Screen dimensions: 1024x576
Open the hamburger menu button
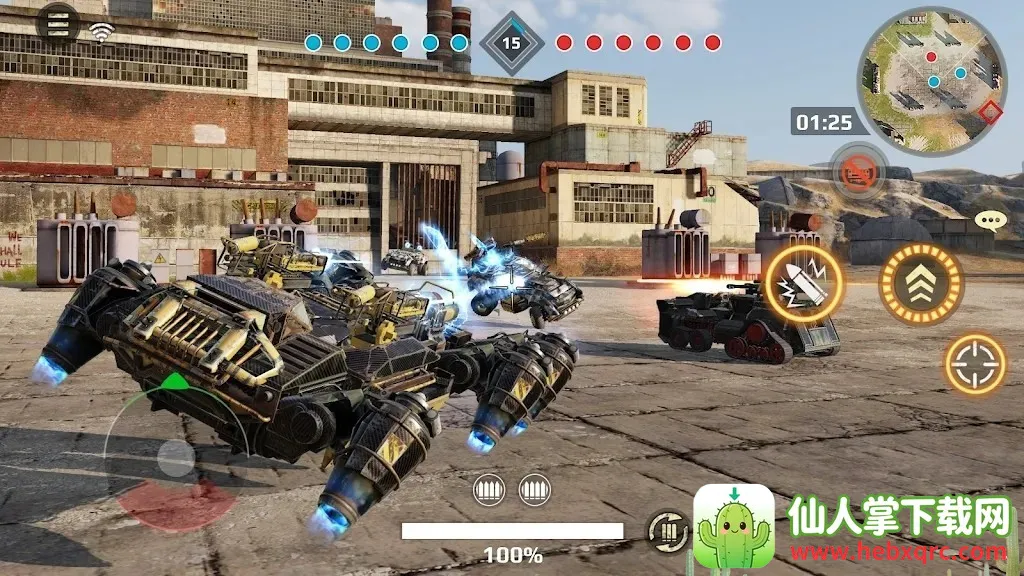[x=58, y=24]
